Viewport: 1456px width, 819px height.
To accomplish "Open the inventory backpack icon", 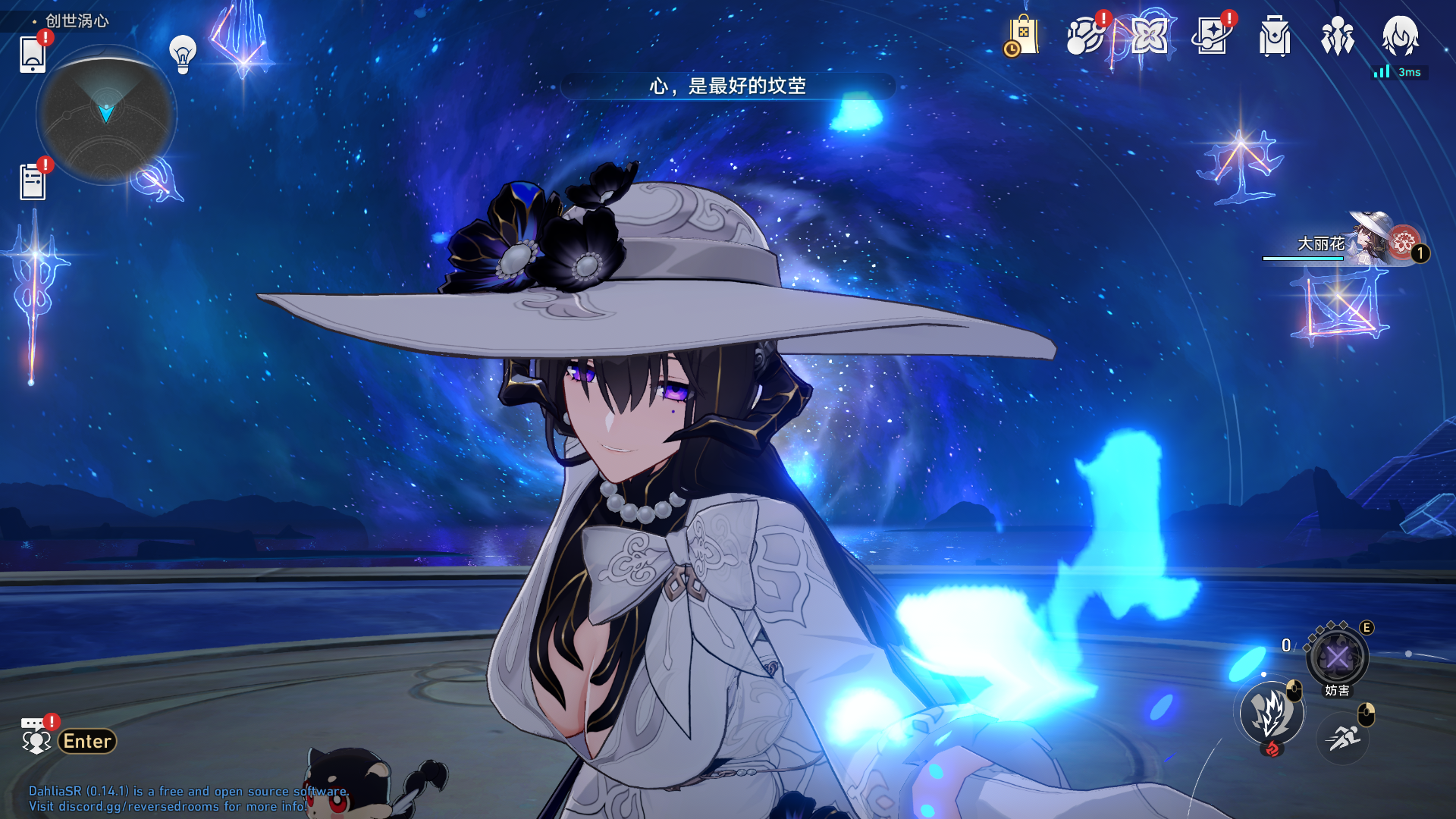I will 1274,36.
